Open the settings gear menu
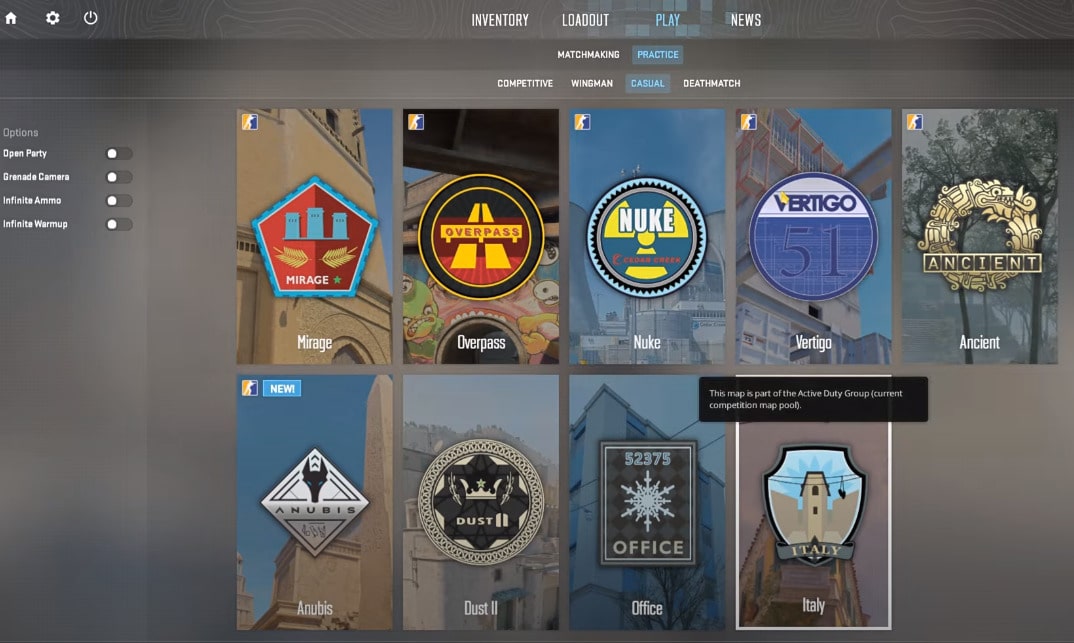Image resolution: width=1074 pixels, height=643 pixels. point(53,18)
